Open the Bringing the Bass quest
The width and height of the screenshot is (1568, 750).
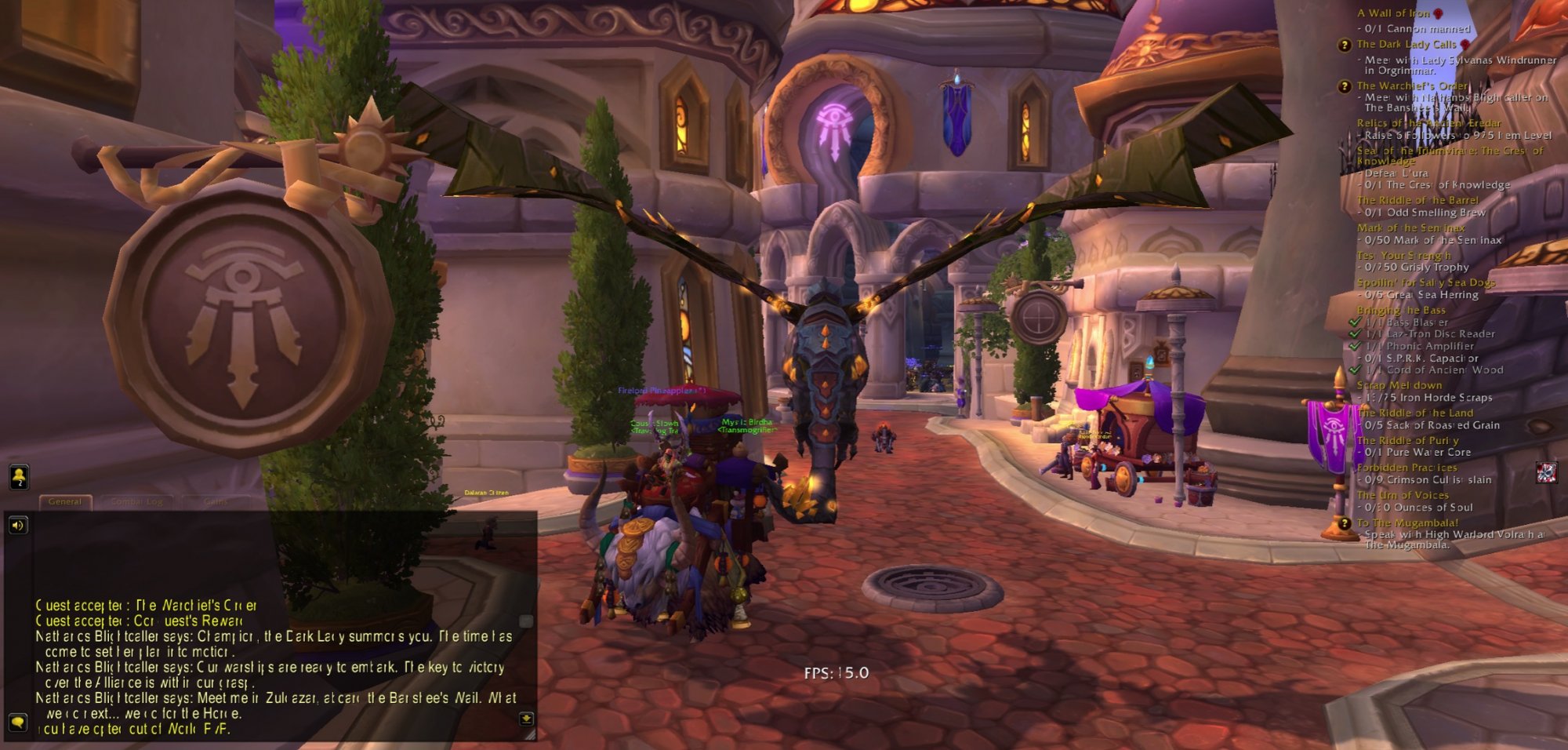pos(1401,310)
